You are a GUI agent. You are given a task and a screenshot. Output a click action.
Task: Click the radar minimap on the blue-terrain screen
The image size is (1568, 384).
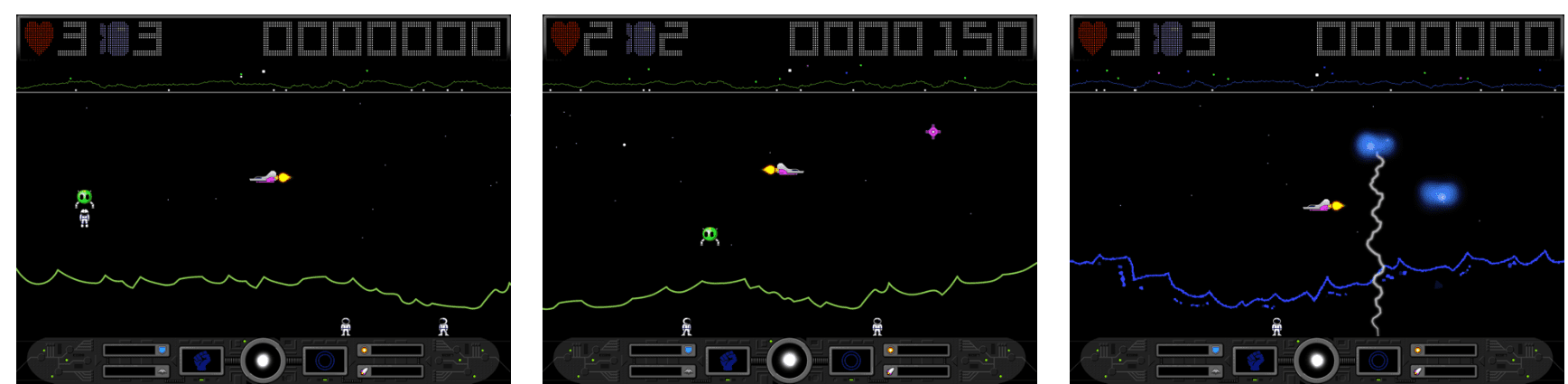(x=1316, y=77)
